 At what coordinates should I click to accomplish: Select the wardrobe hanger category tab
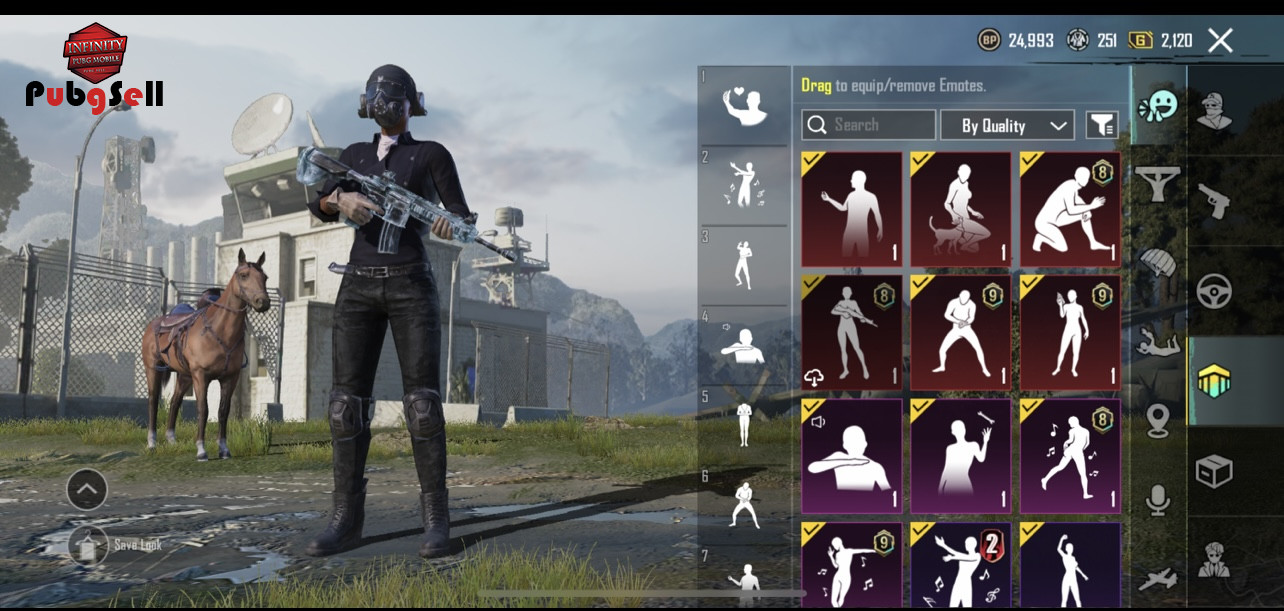[x=1158, y=183]
